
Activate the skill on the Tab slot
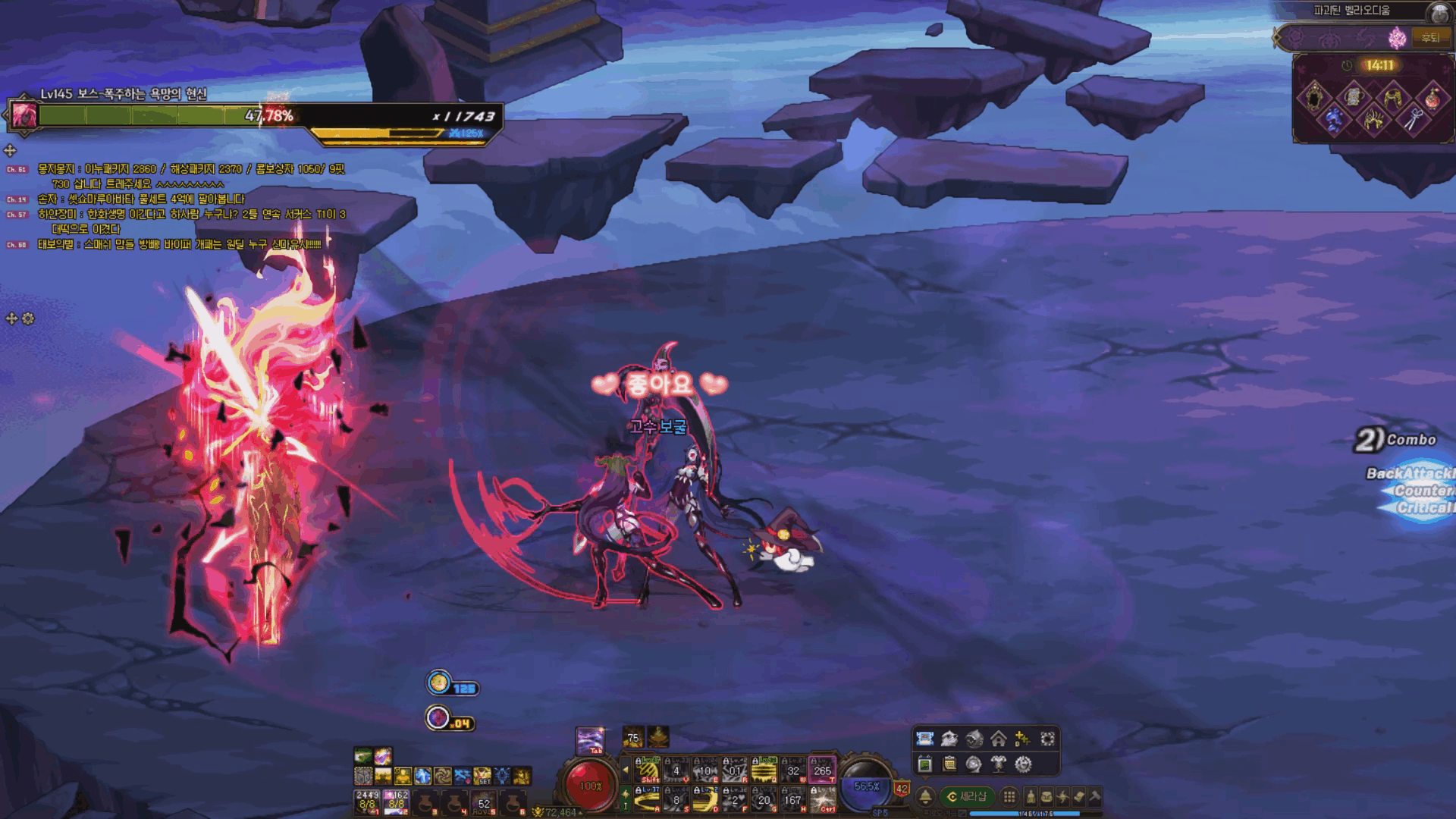point(590,740)
